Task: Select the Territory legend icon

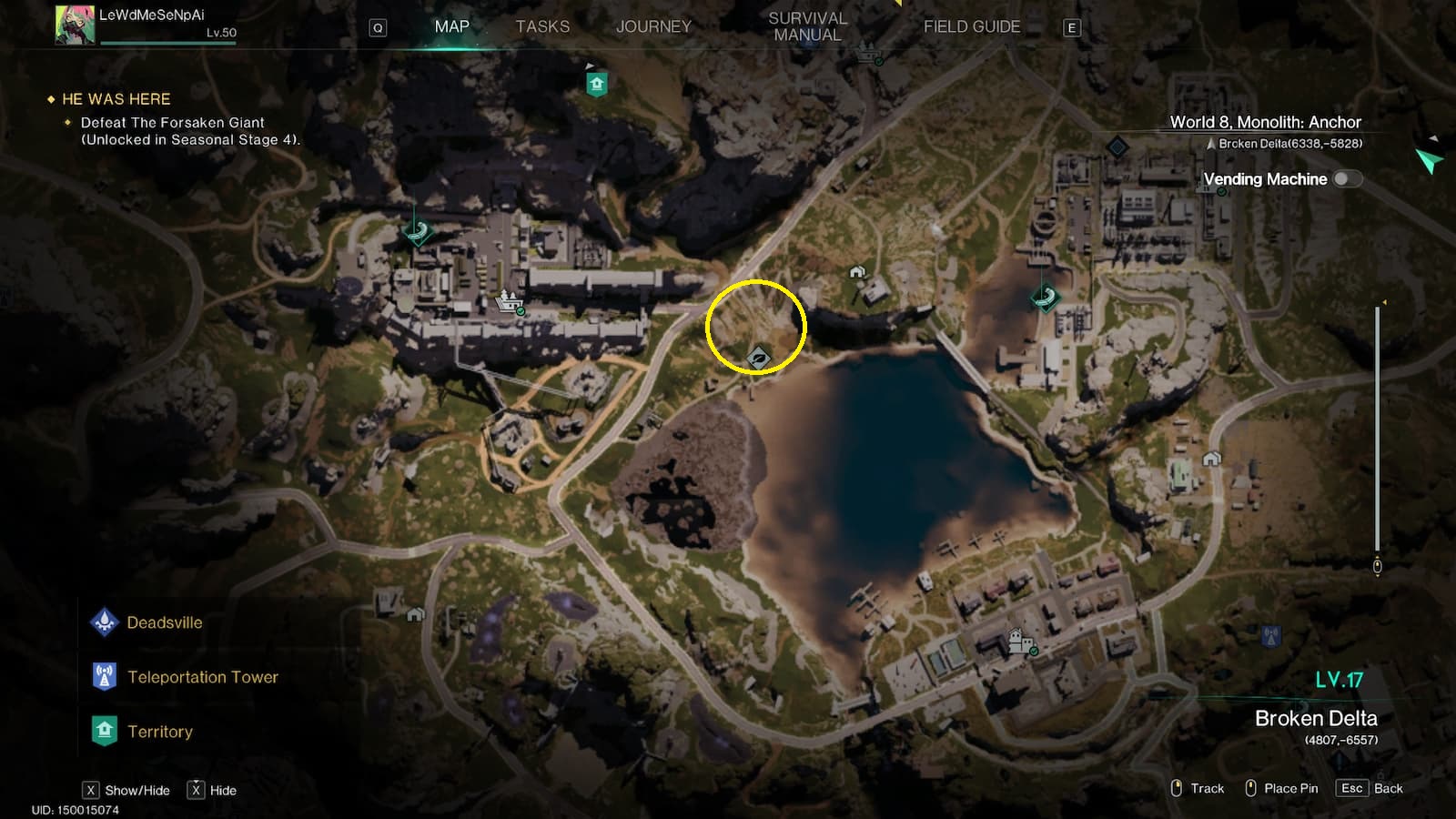Action: 105,731
